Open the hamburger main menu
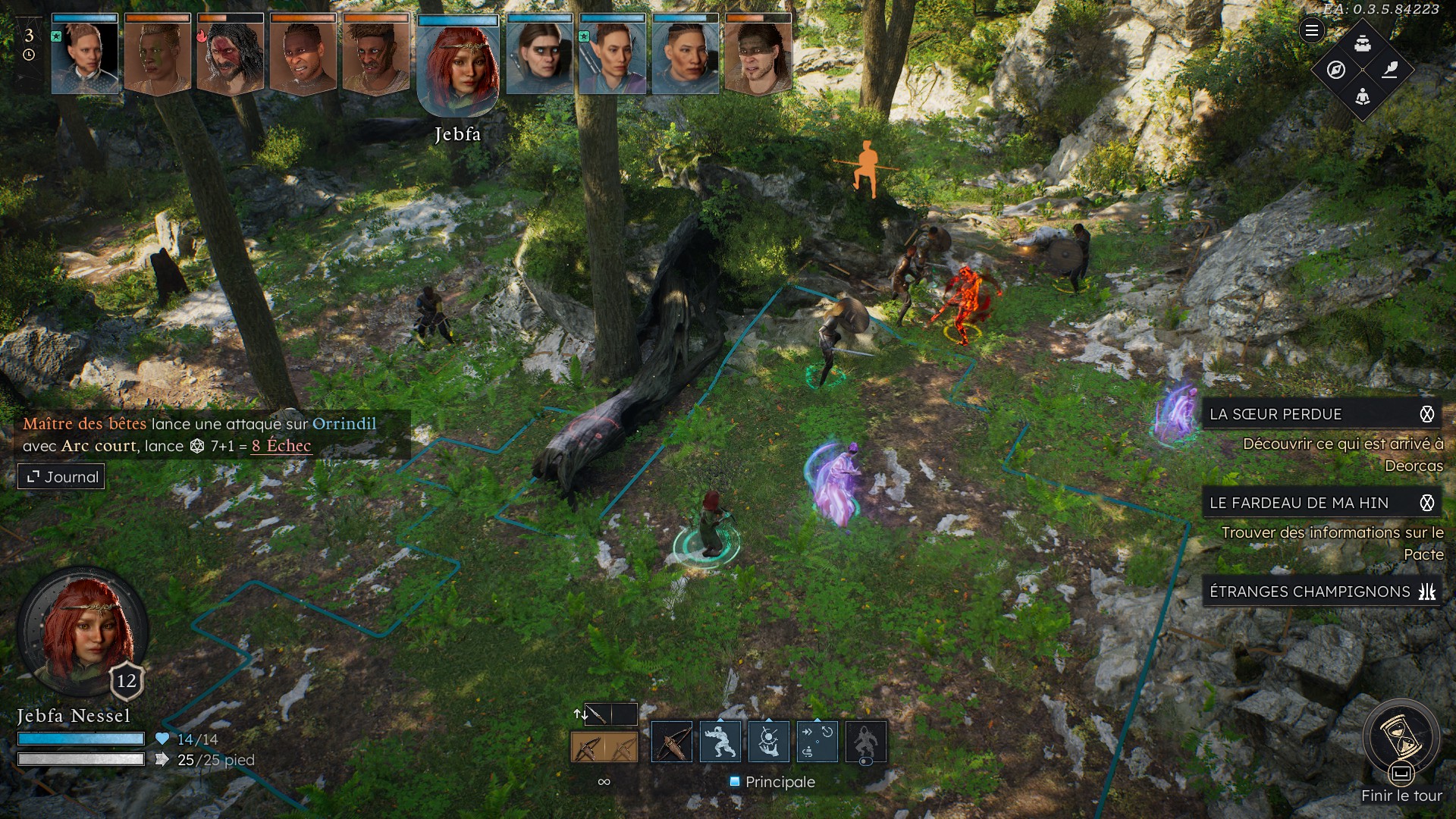Image resolution: width=1456 pixels, height=819 pixels. click(1311, 30)
